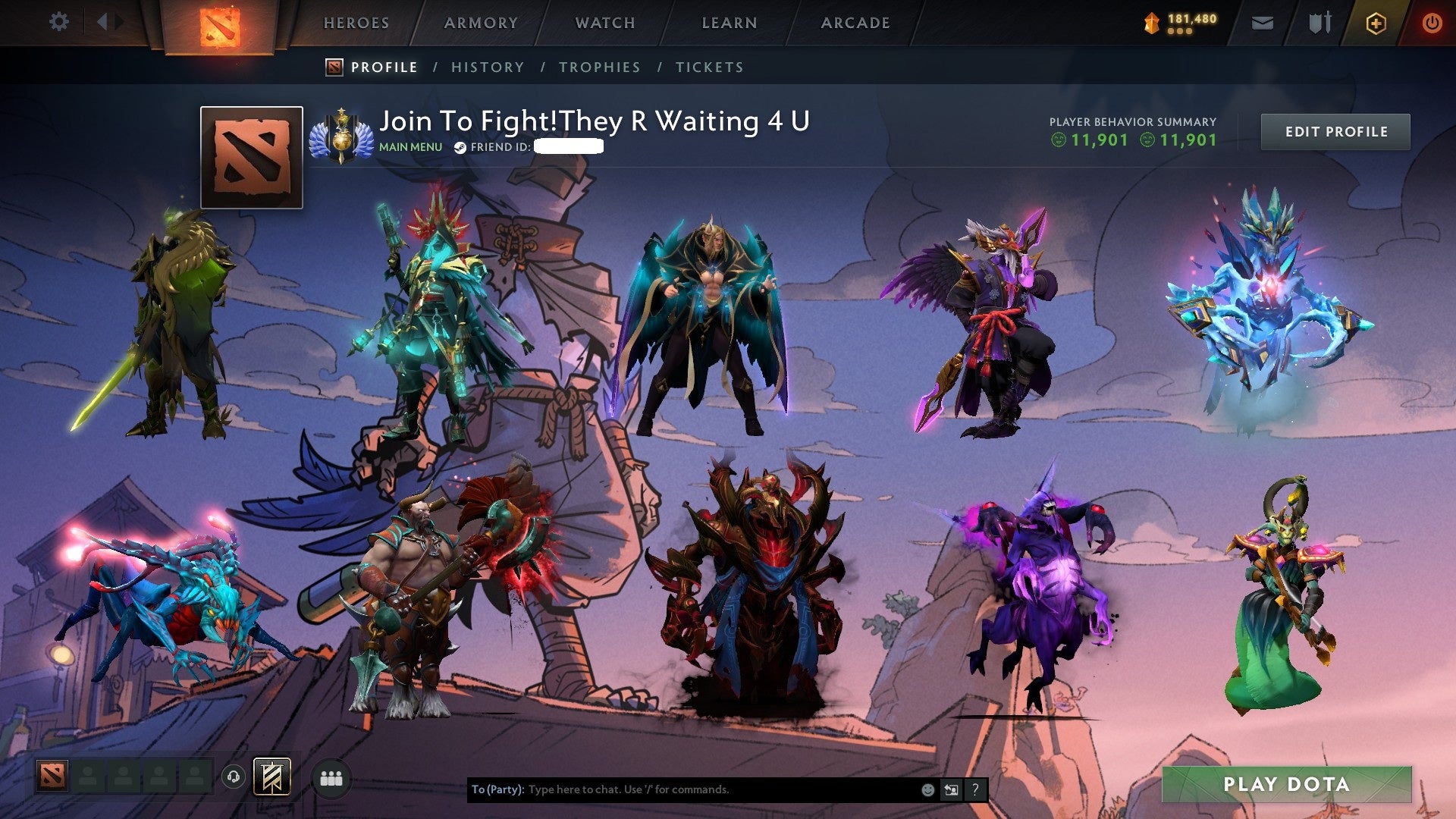Click the power button to exit Dota 2
The image size is (1456, 819).
click(1433, 23)
